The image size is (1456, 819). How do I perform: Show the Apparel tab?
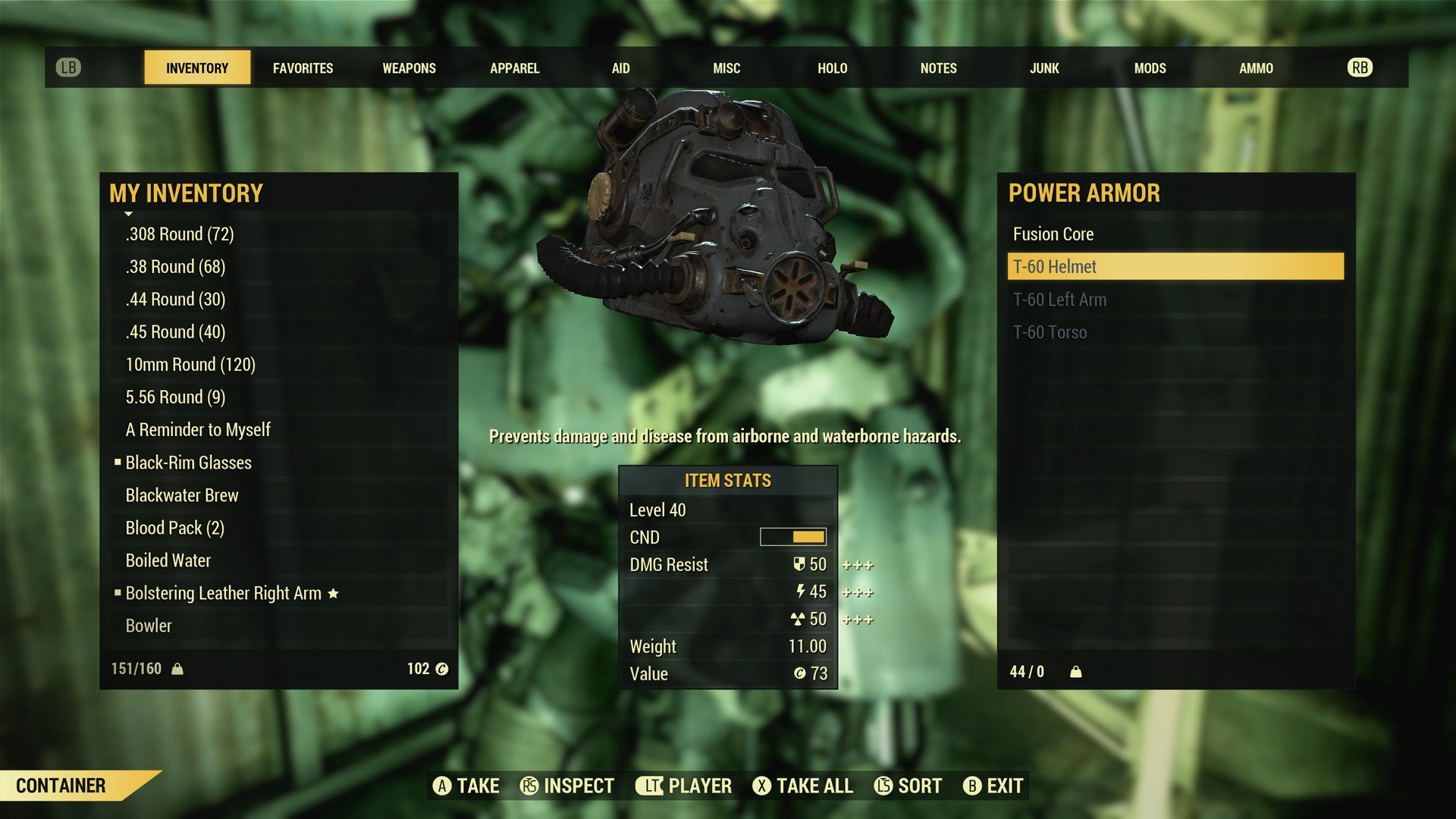(514, 68)
